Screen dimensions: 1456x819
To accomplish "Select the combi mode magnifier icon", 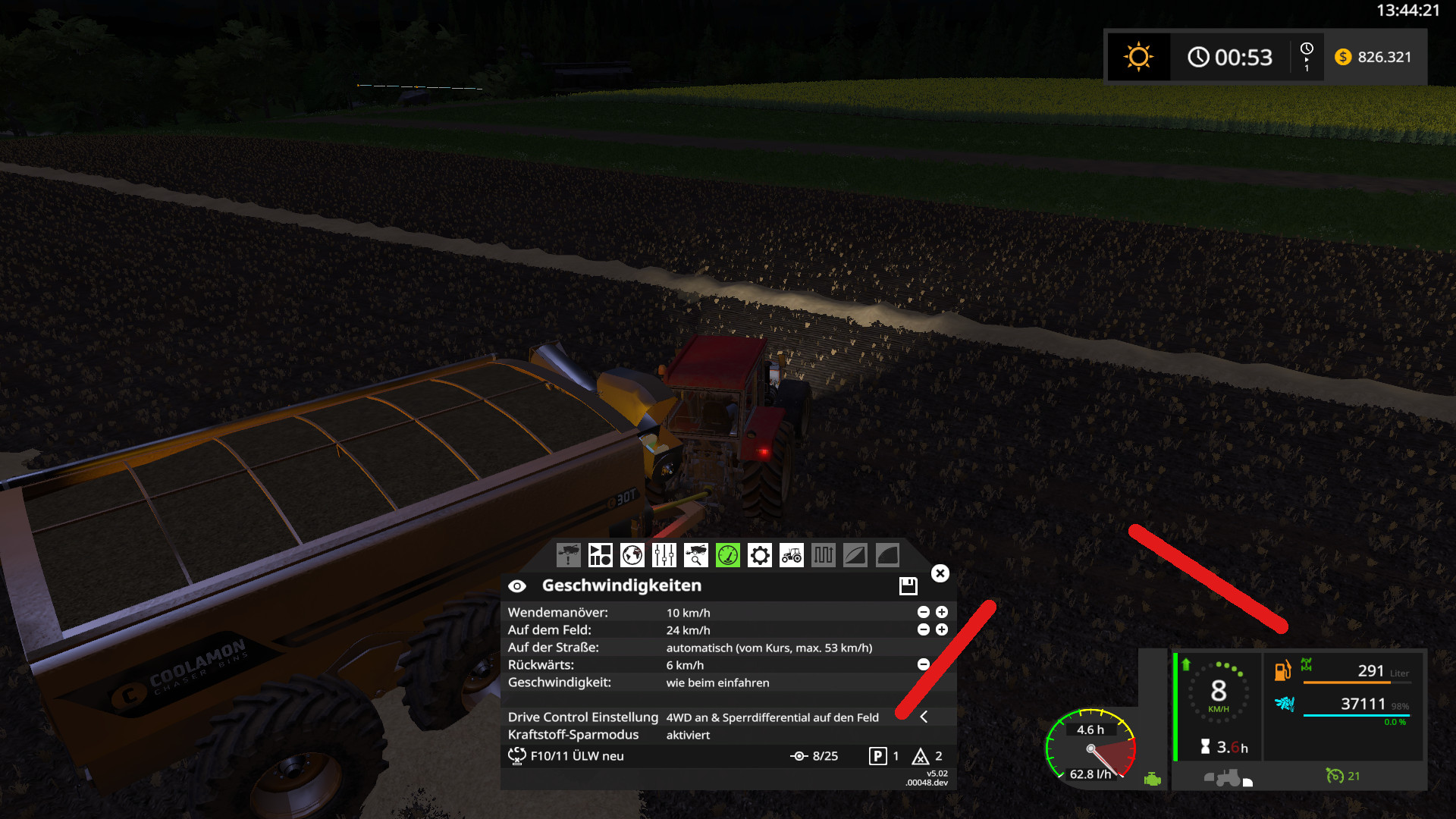I will pyautogui.click(x=695, y=555).
